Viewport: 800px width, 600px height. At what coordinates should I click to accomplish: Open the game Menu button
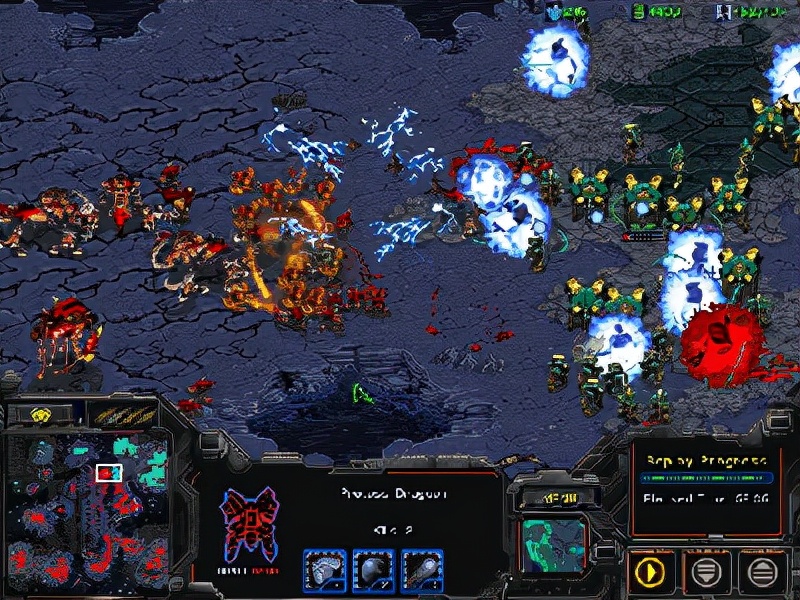tap(551, 495)
